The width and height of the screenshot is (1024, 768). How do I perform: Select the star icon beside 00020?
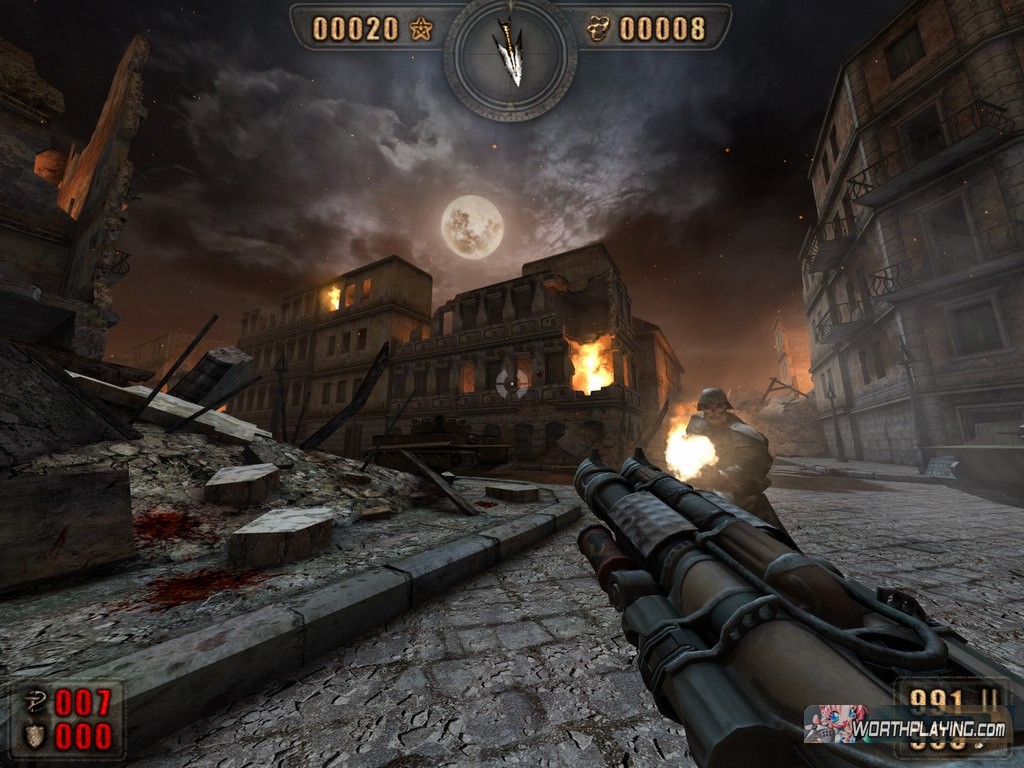(420, 29)
